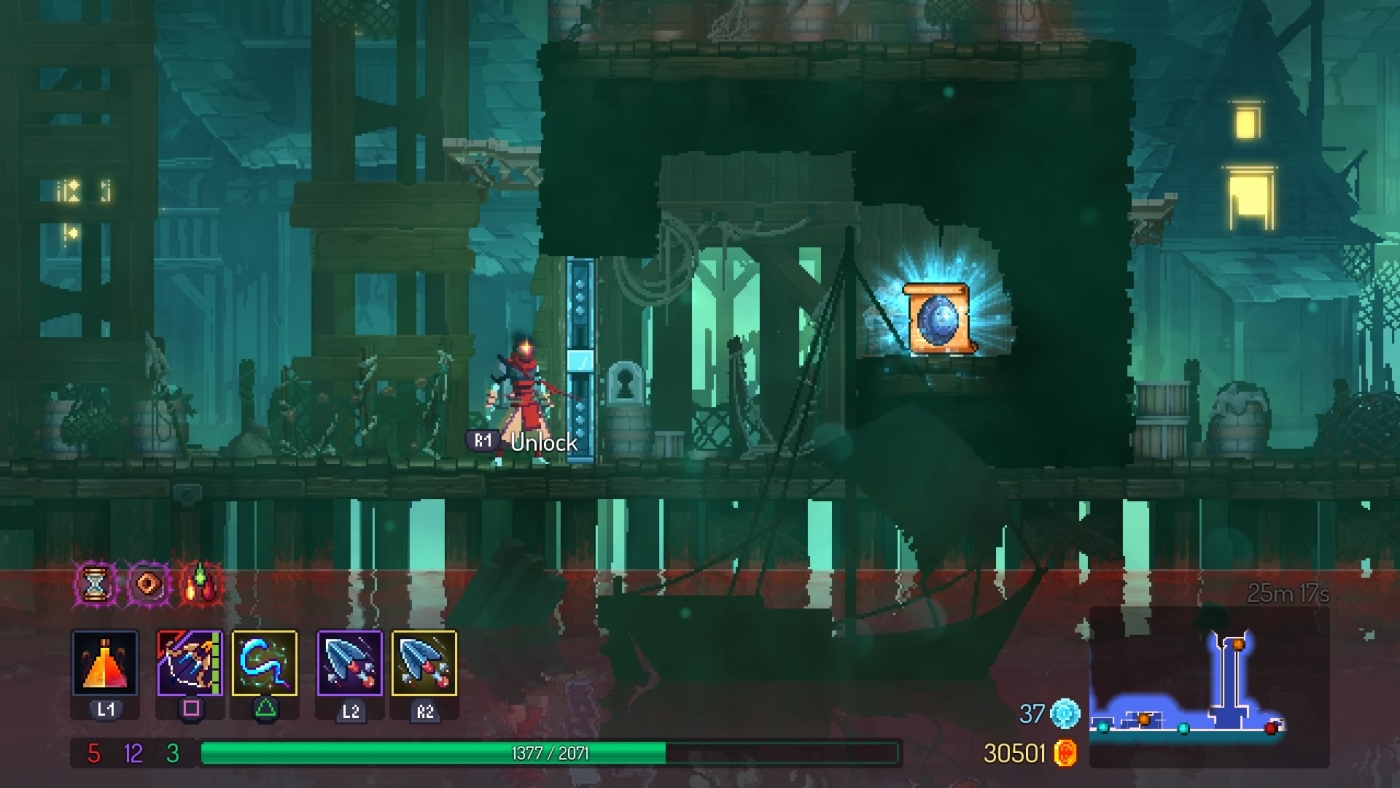The image size is (1400, 788).
Task: Click the red exit dot on the minimap
Action: 1273,728
